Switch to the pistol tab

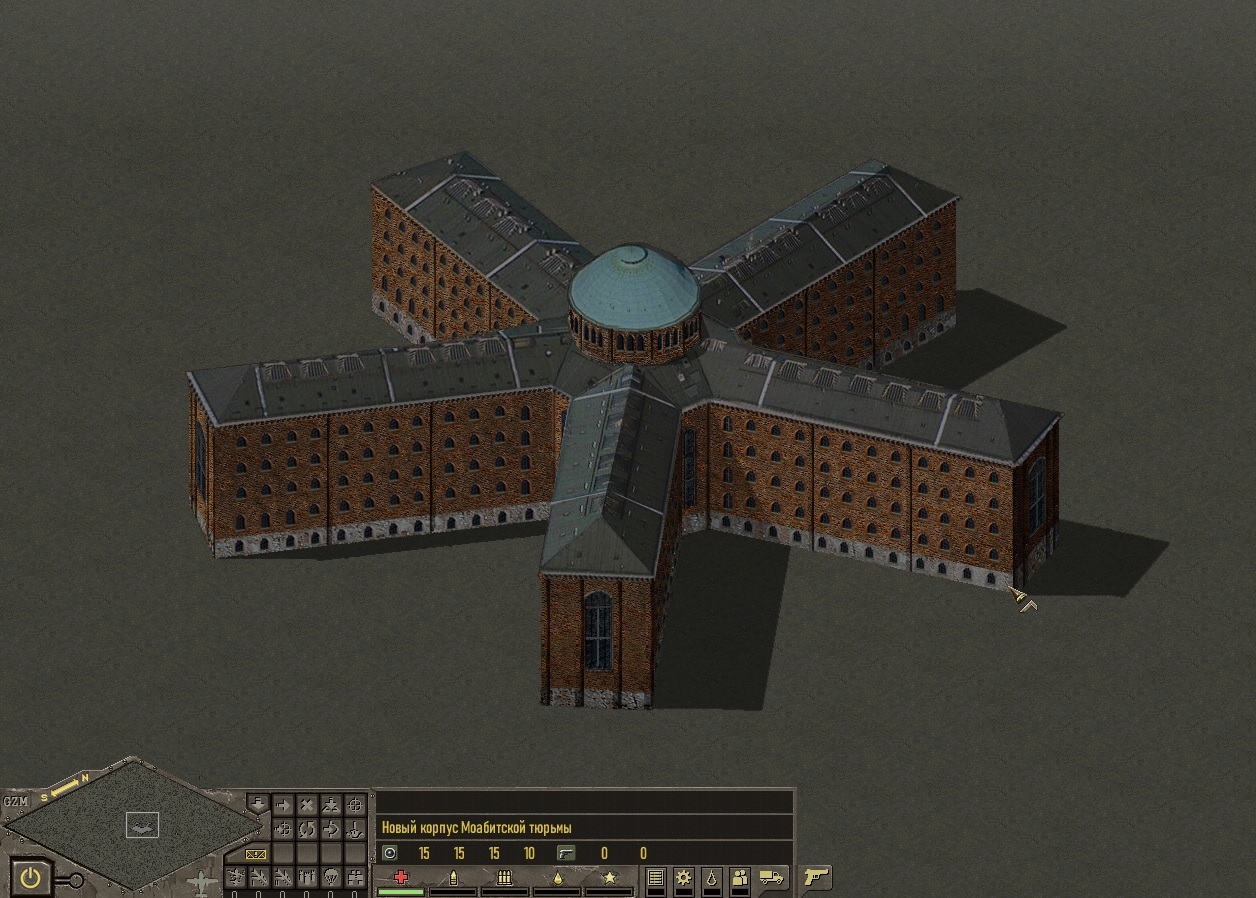coord(817,878)
